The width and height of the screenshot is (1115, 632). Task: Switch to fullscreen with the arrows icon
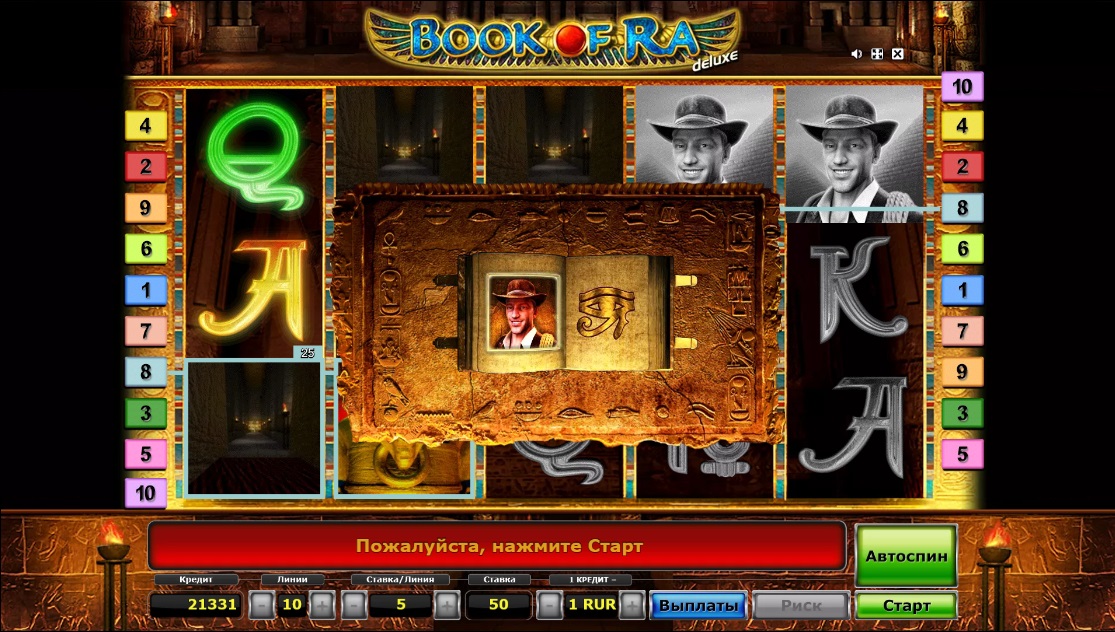coord(877,54)
